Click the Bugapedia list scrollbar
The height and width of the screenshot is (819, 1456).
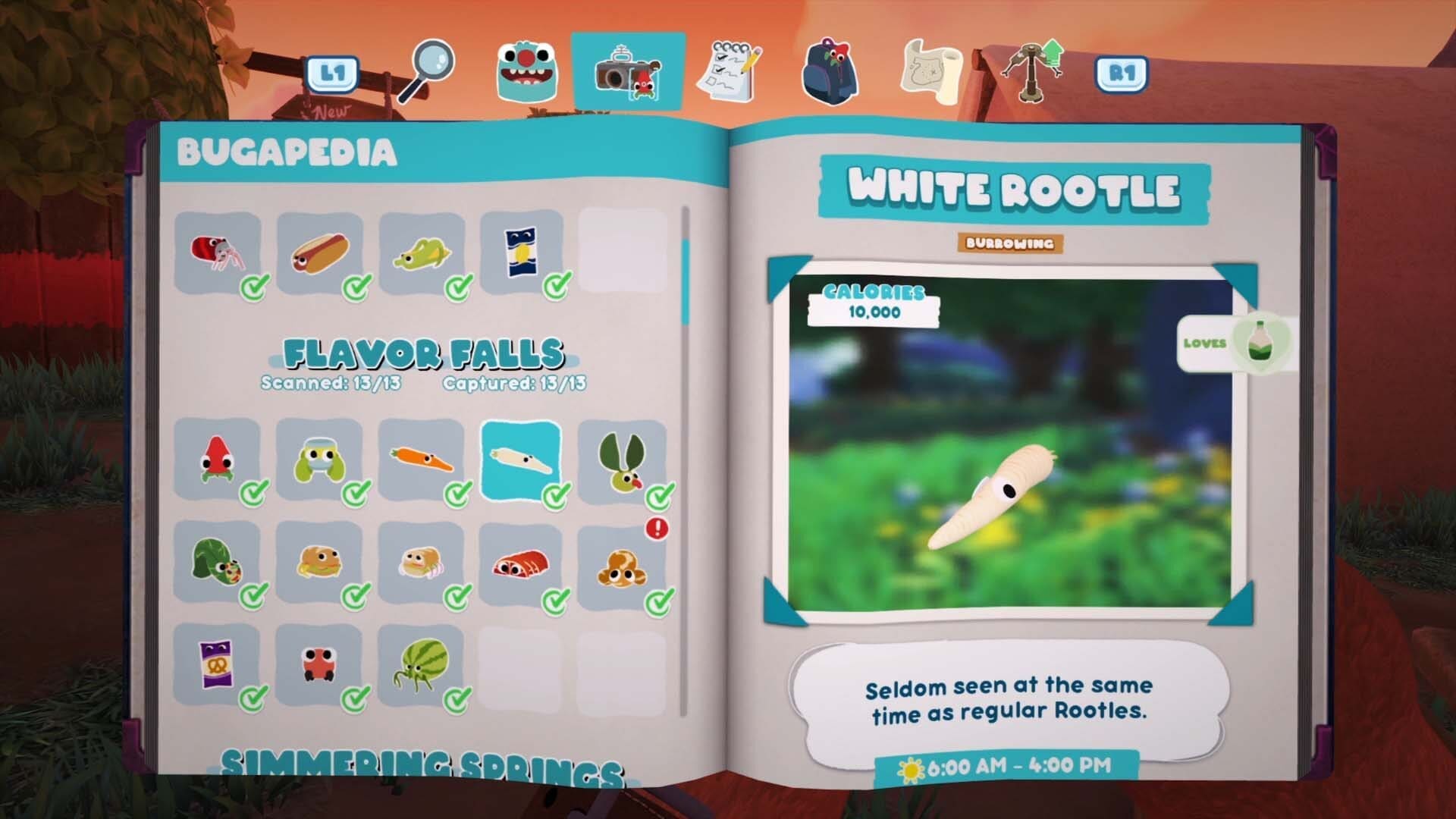(686, 281)
